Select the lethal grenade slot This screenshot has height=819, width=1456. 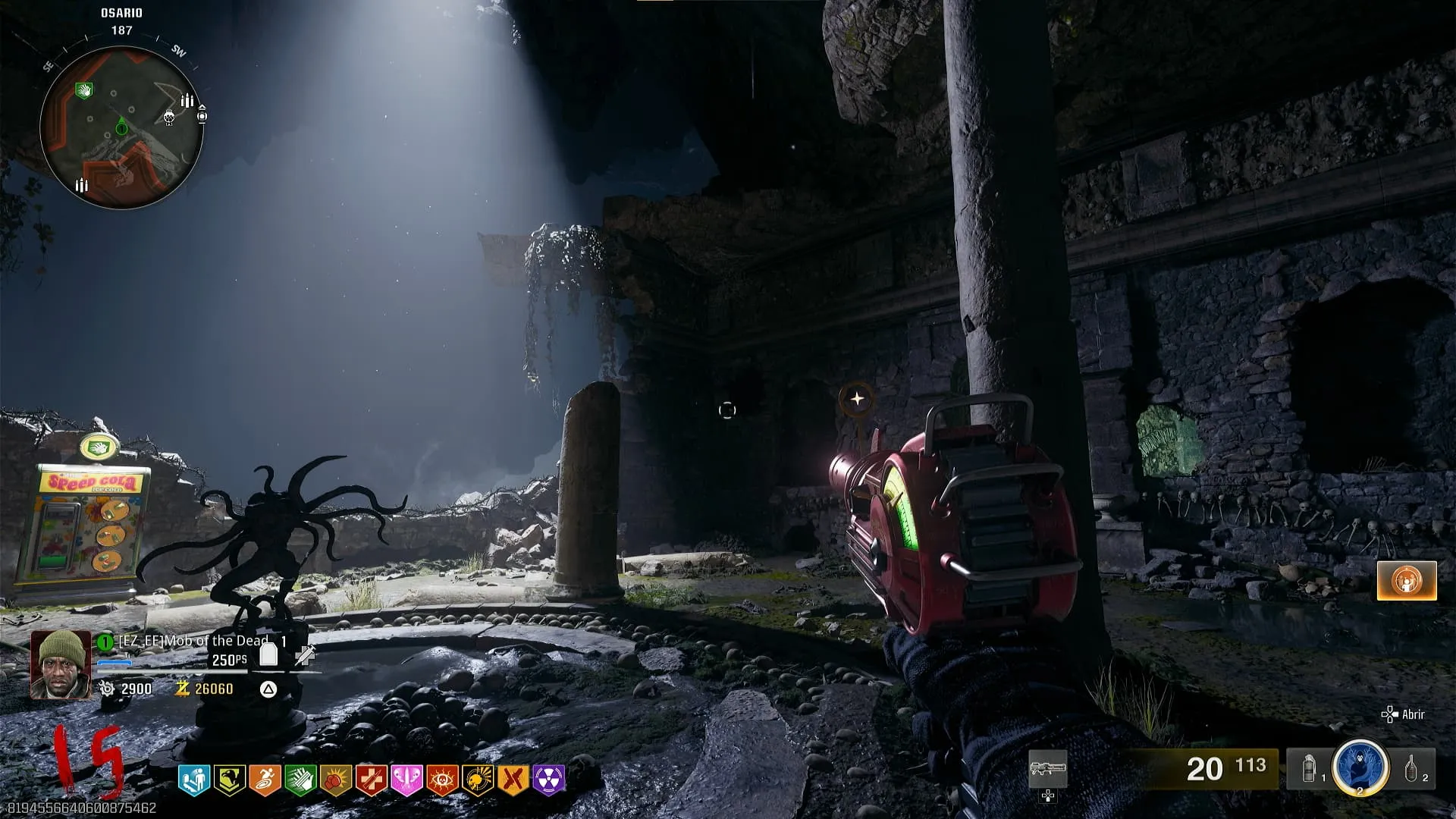[x=1412, y=769]
